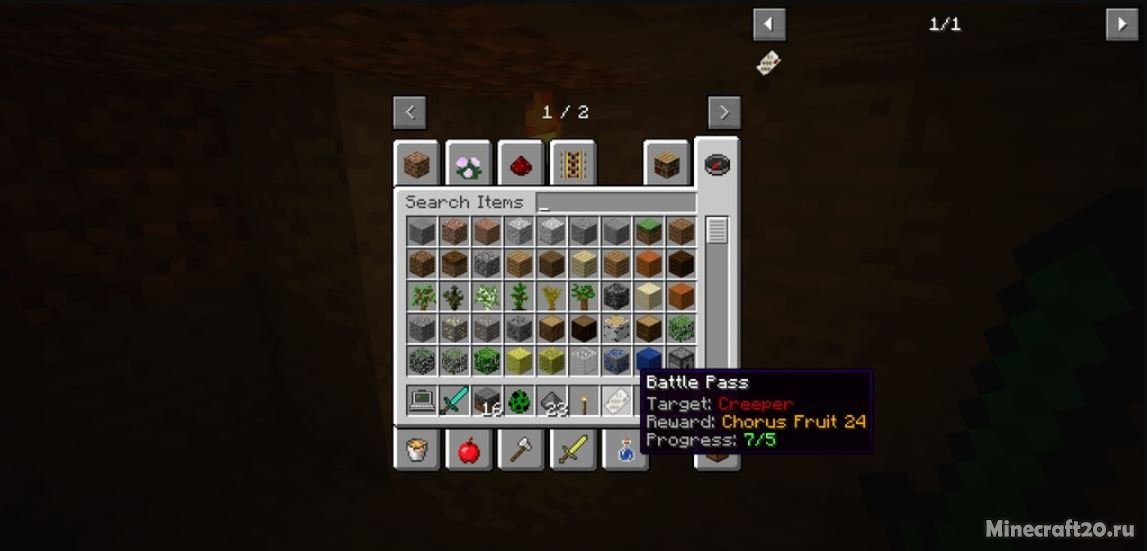Switch to the compass Search Items tab
Screen dimensions: 1147x551
(717, 163)
